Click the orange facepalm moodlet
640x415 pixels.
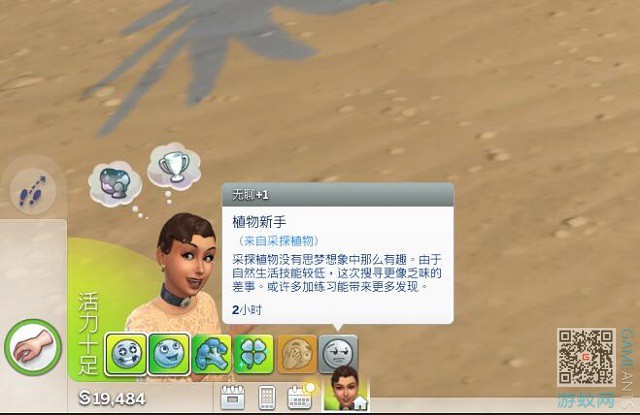coord(296,355)
